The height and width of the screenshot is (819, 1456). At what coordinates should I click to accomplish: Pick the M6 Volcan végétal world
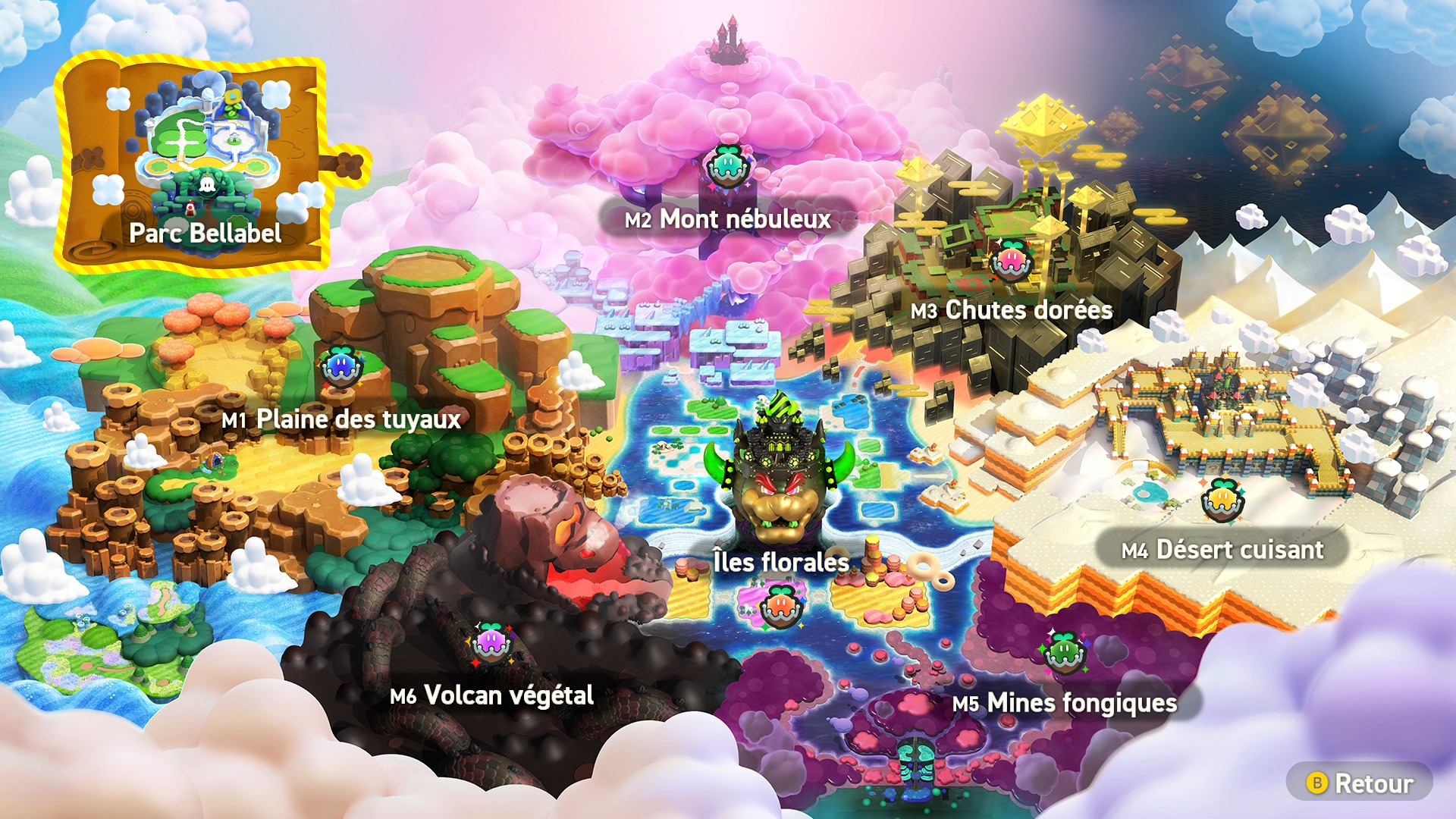click(x=491, y=695)
